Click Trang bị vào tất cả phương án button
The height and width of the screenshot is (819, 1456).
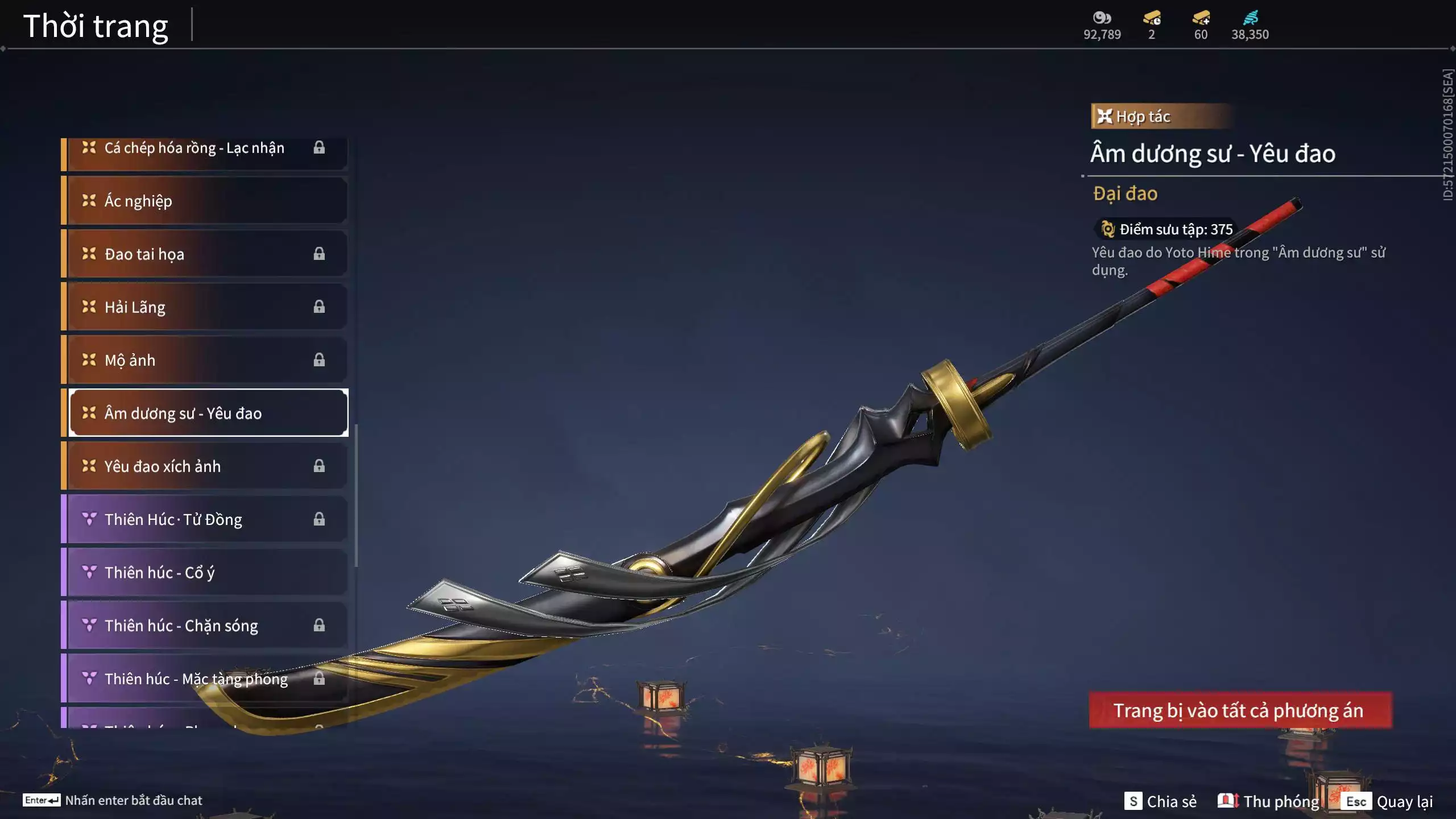pyautogui.click(x=1240, y=710)
